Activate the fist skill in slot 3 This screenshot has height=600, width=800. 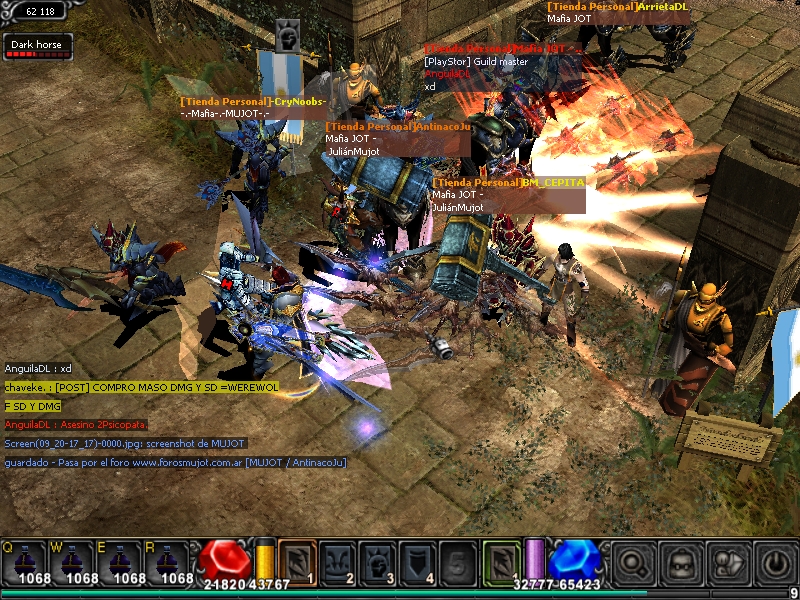click(379, 561)
